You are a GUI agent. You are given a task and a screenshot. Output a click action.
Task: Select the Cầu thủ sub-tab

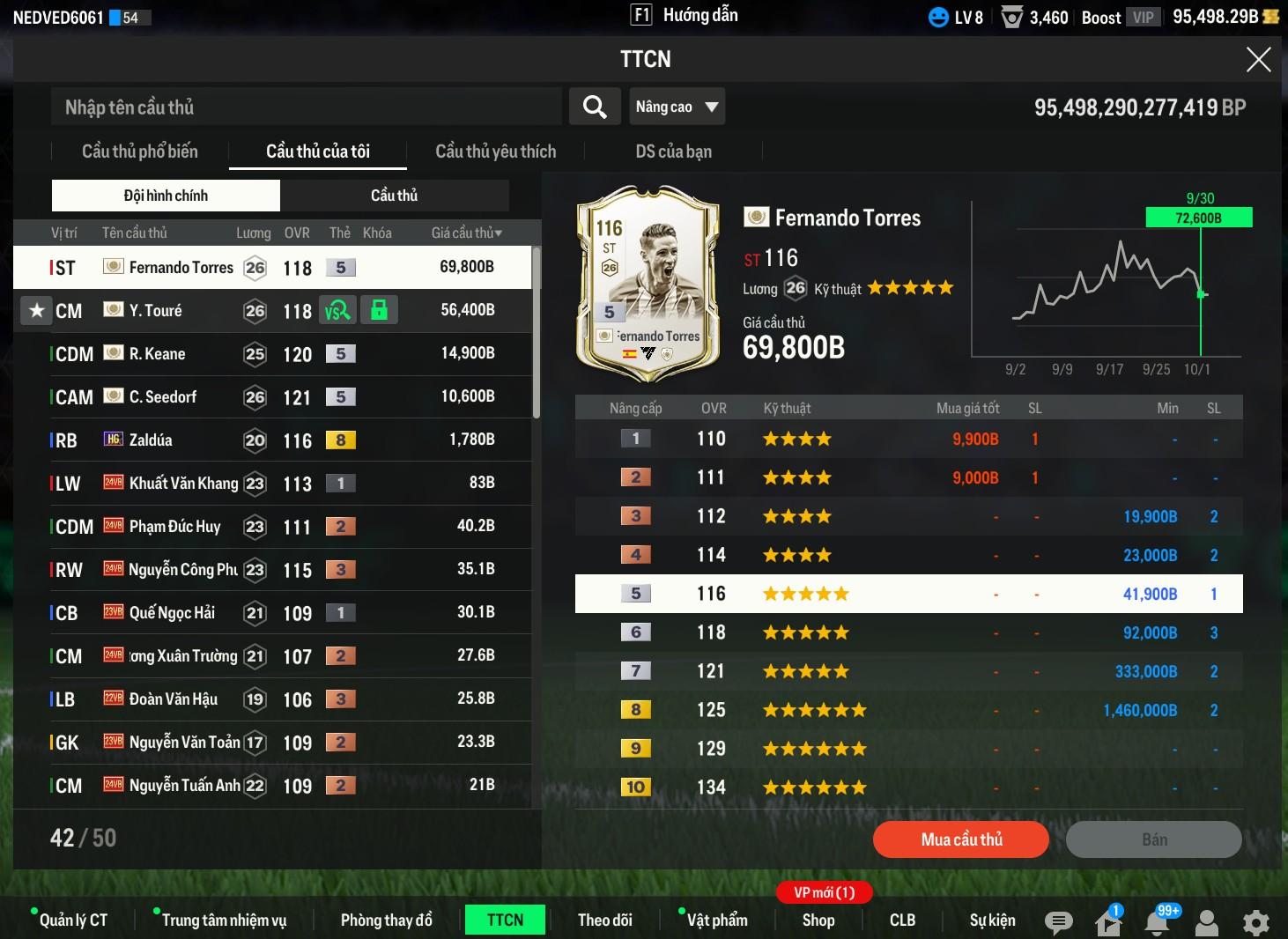tap(394, 196)
